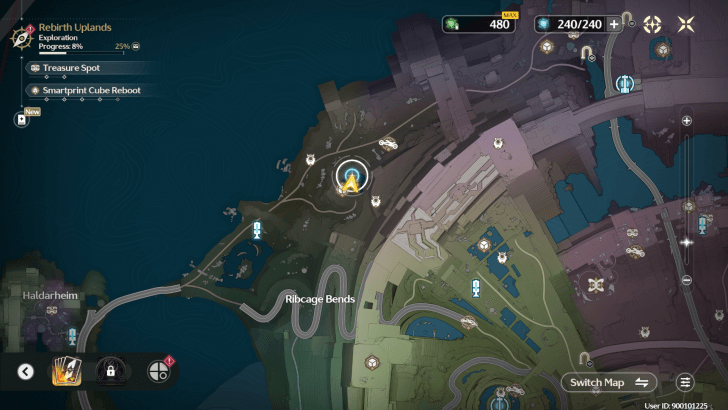Viewport: 728px width, 410px height.
Task: Click the Switch Map button
Action: click(610, 382)
